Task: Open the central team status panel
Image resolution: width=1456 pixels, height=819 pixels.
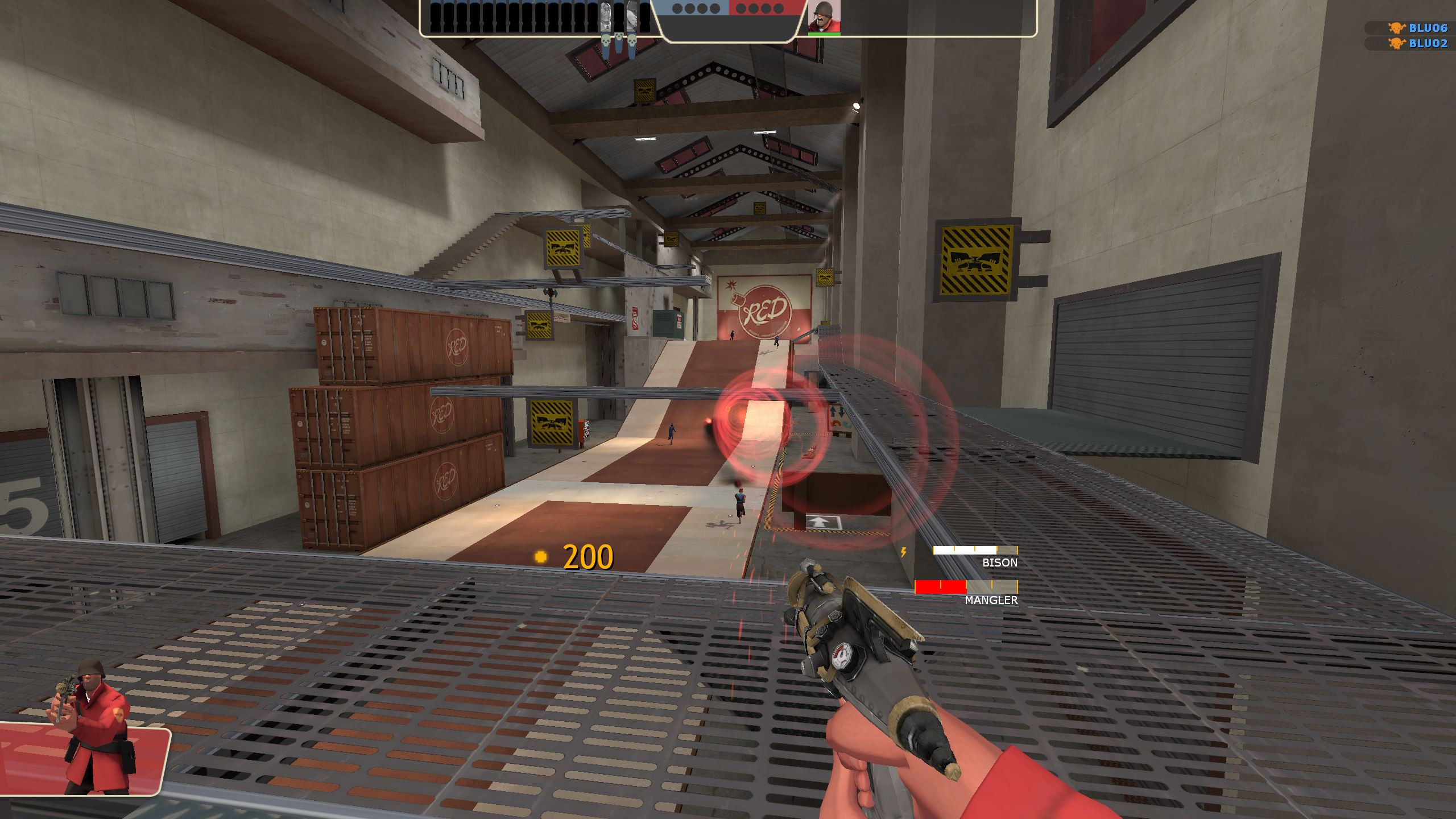Action: pyautogui.click(x=728, y=26)
